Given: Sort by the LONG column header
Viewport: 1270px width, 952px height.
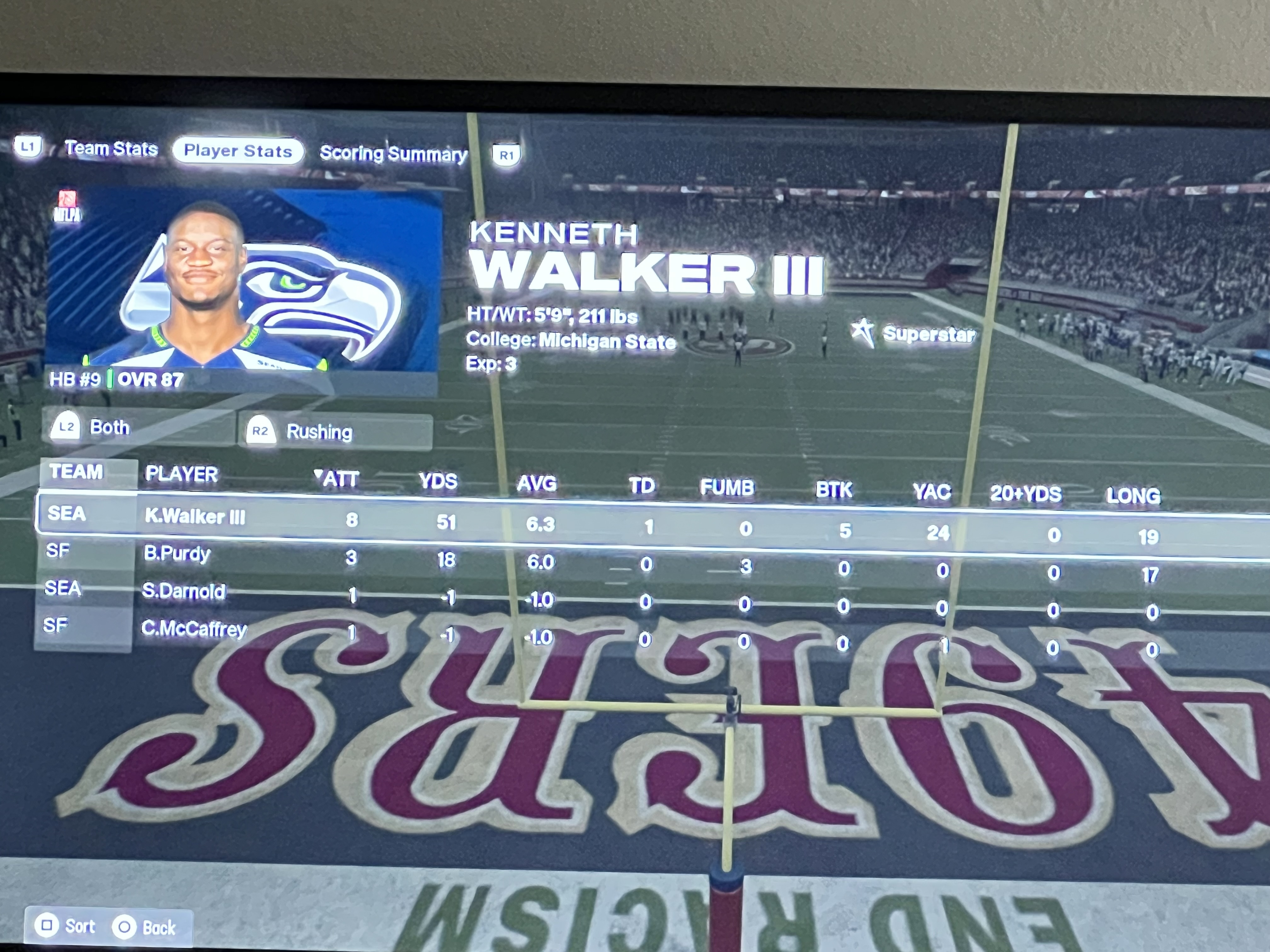Looking at the screenshot, I should pos(1133,496).
